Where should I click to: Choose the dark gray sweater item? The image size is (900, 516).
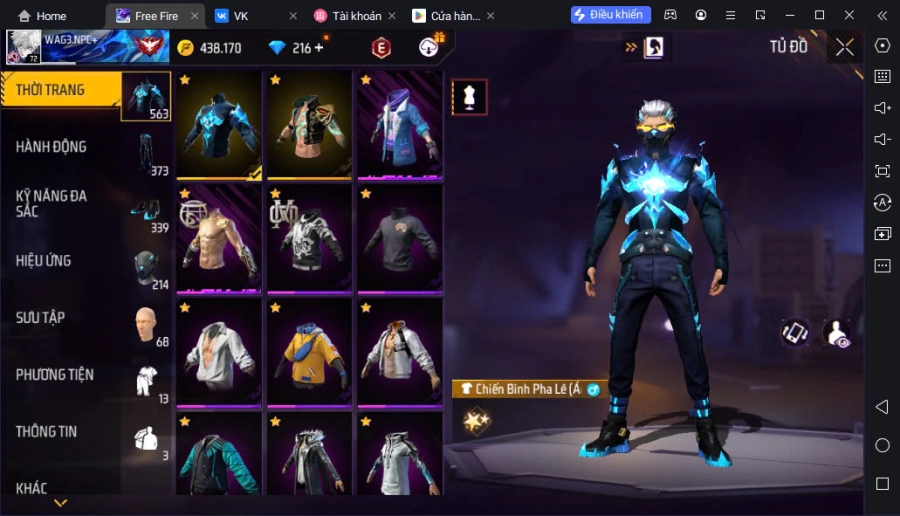pos(399,238)
